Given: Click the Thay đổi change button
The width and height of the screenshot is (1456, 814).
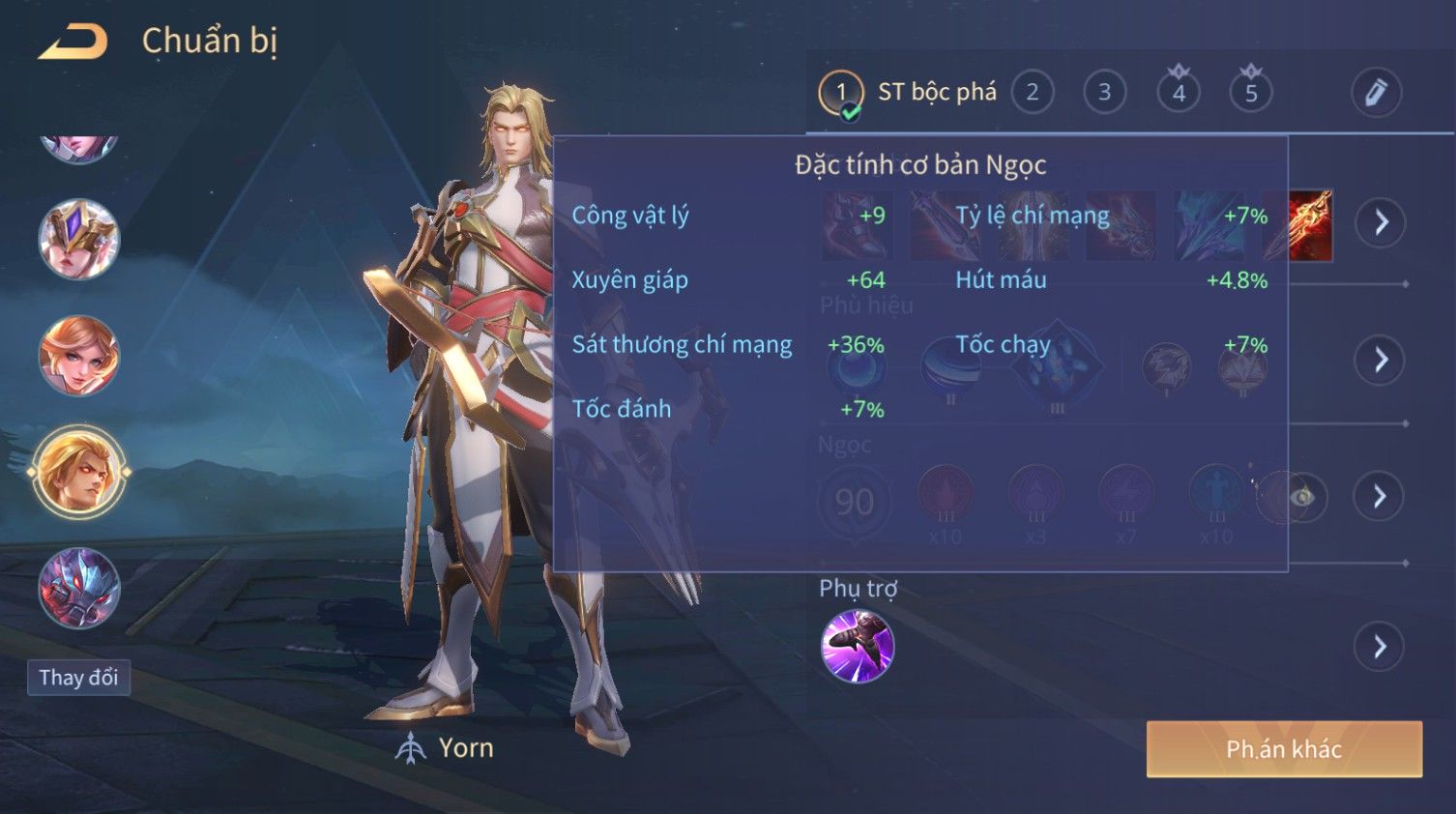Looking at the screenshot, I should pos(78,678).
